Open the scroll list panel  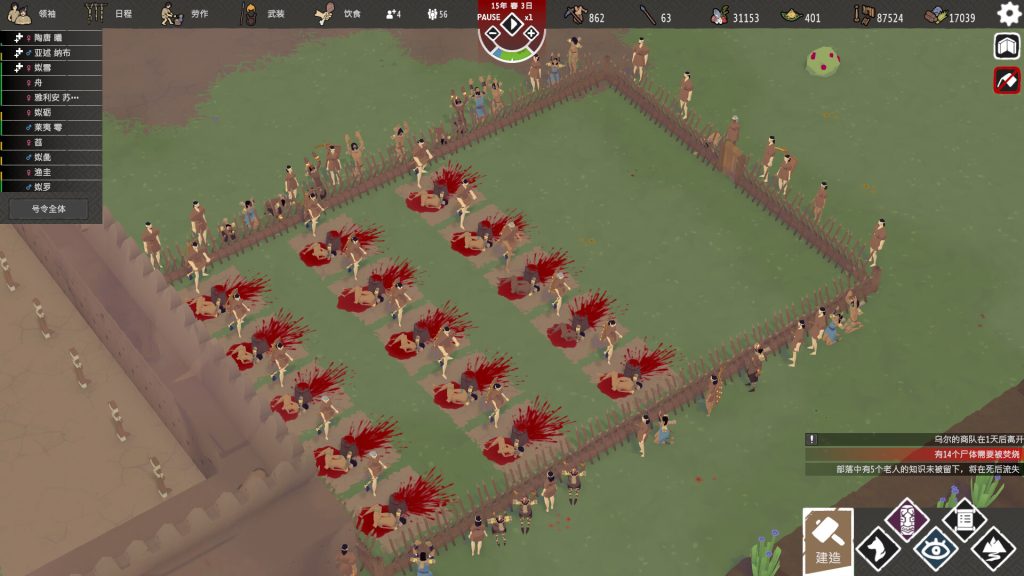click(965, 518)
